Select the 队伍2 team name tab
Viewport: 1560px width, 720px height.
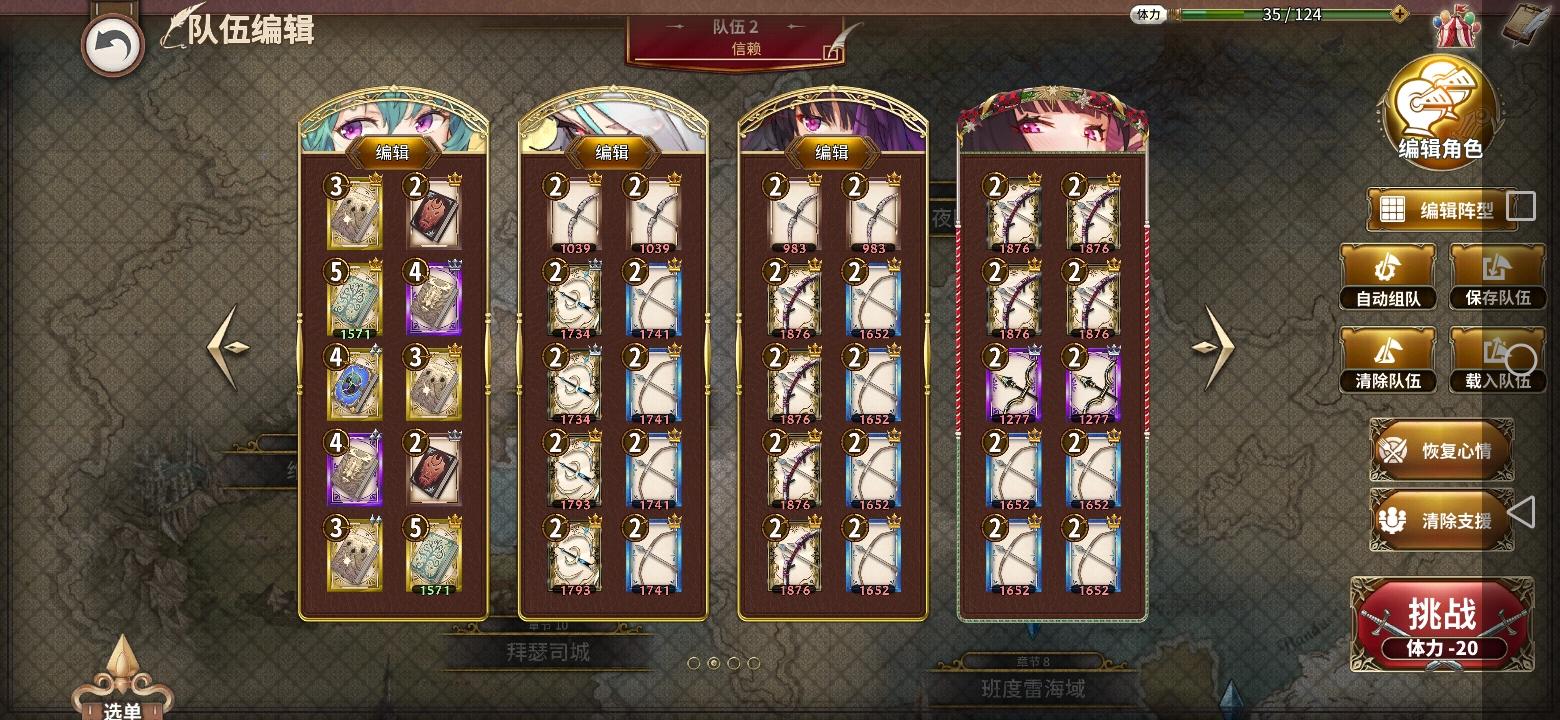(737, 27)
